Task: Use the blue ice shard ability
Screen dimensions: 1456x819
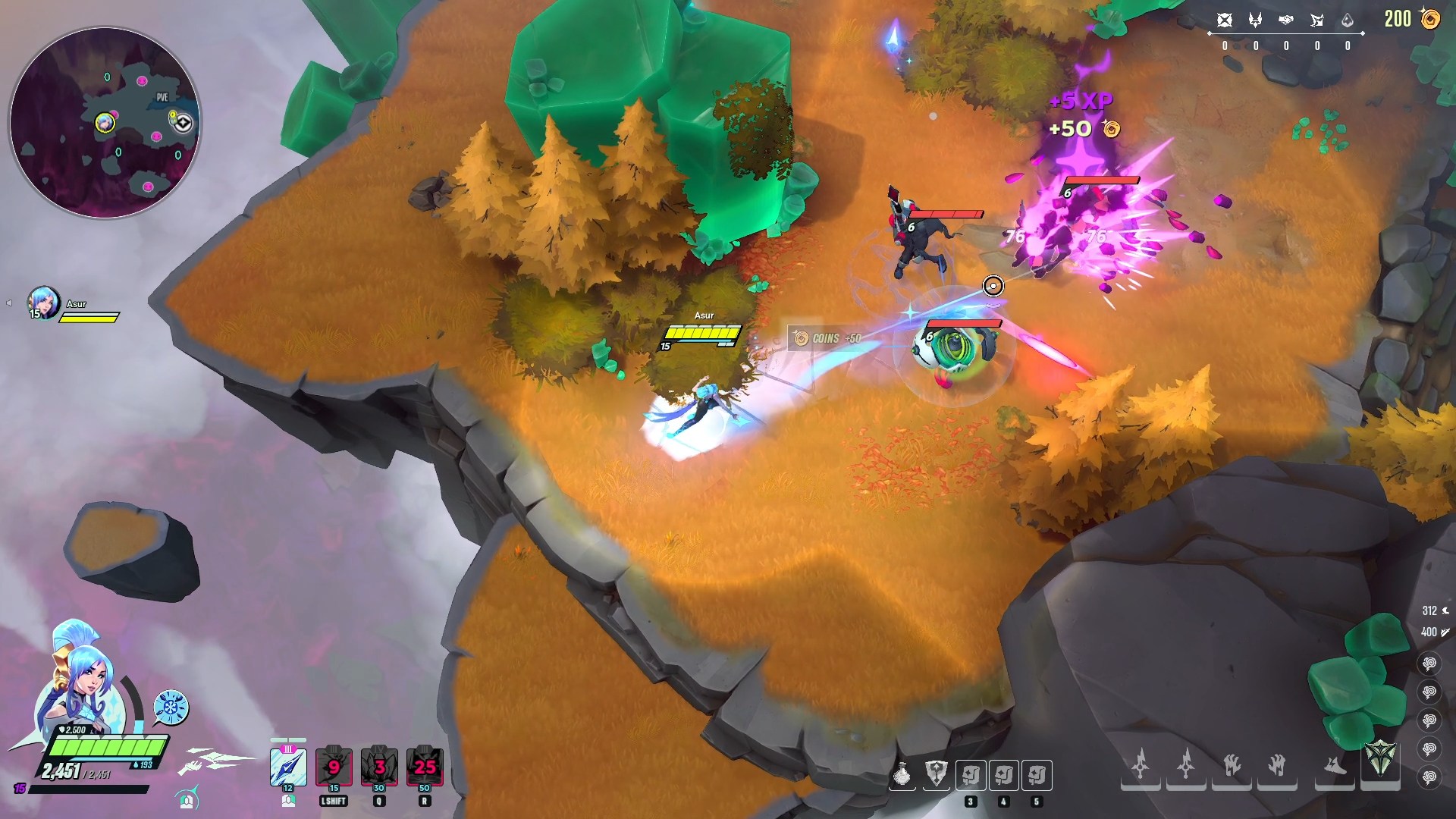Action: pos(288,767)
